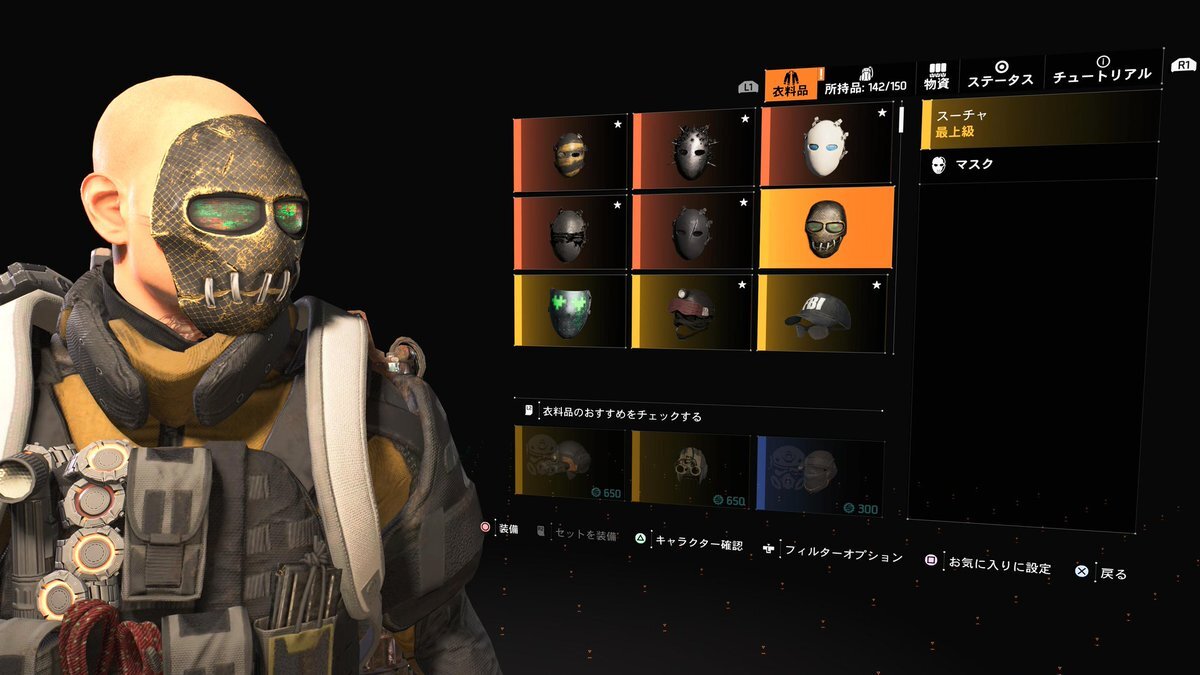Select the highlighted stitched goggle mask
1200x675 pixels.
(825, 228)
